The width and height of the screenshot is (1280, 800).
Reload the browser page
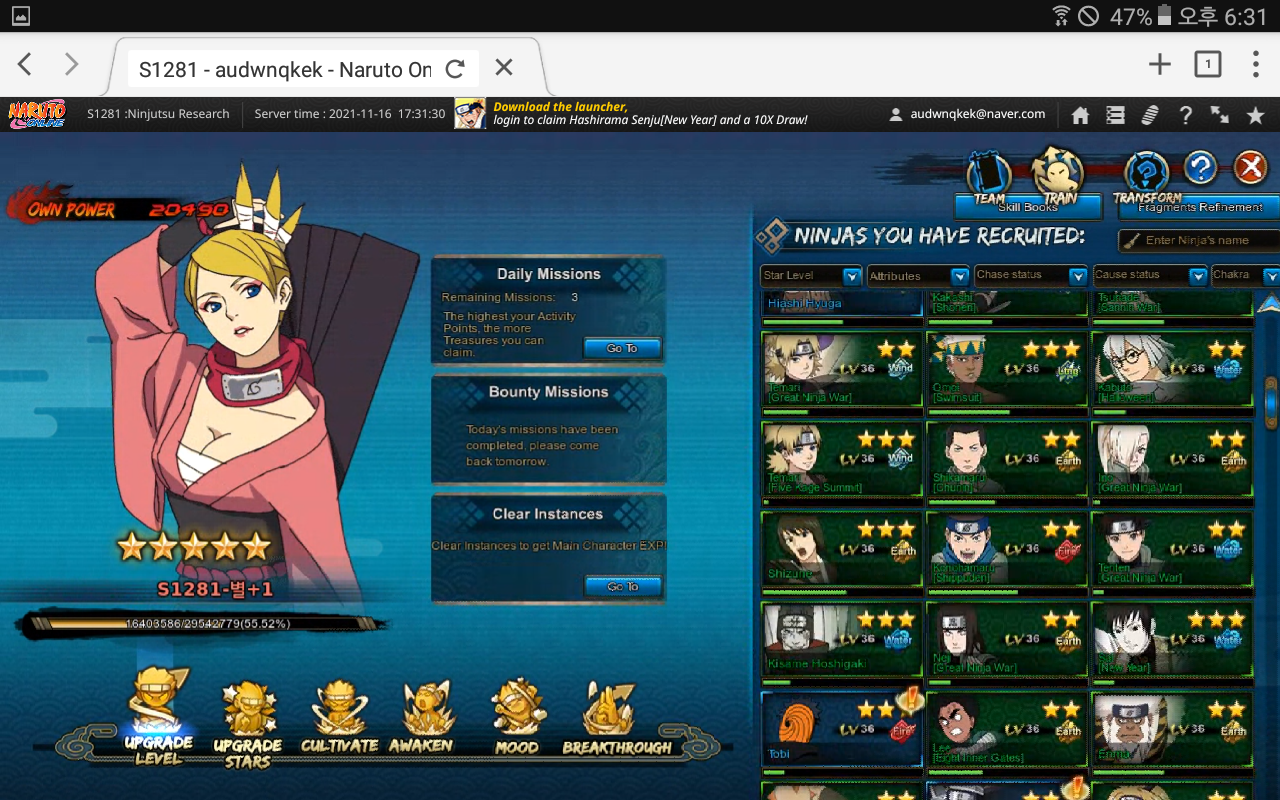coord(455,68)
